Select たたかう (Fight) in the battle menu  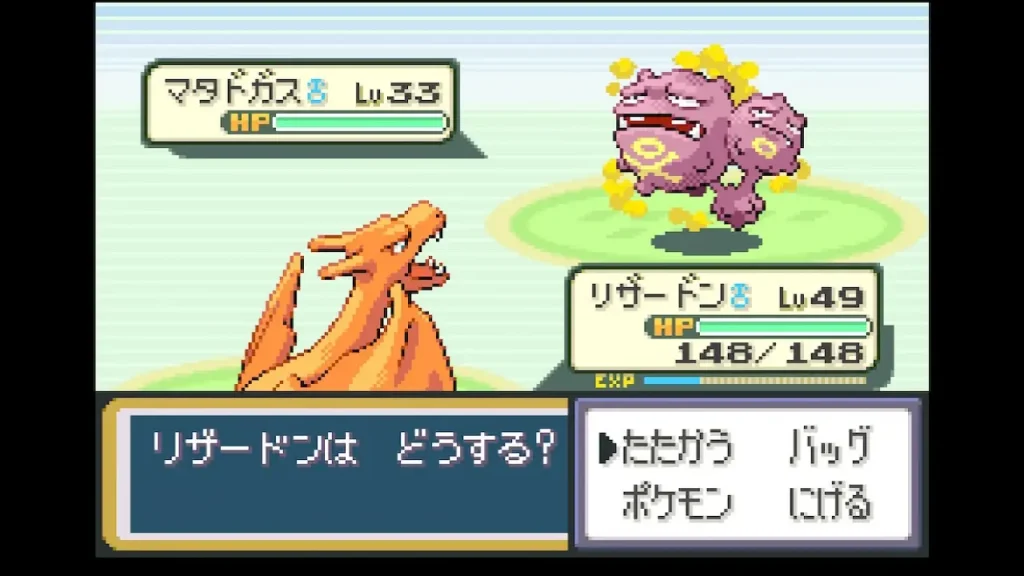(677, 447)
